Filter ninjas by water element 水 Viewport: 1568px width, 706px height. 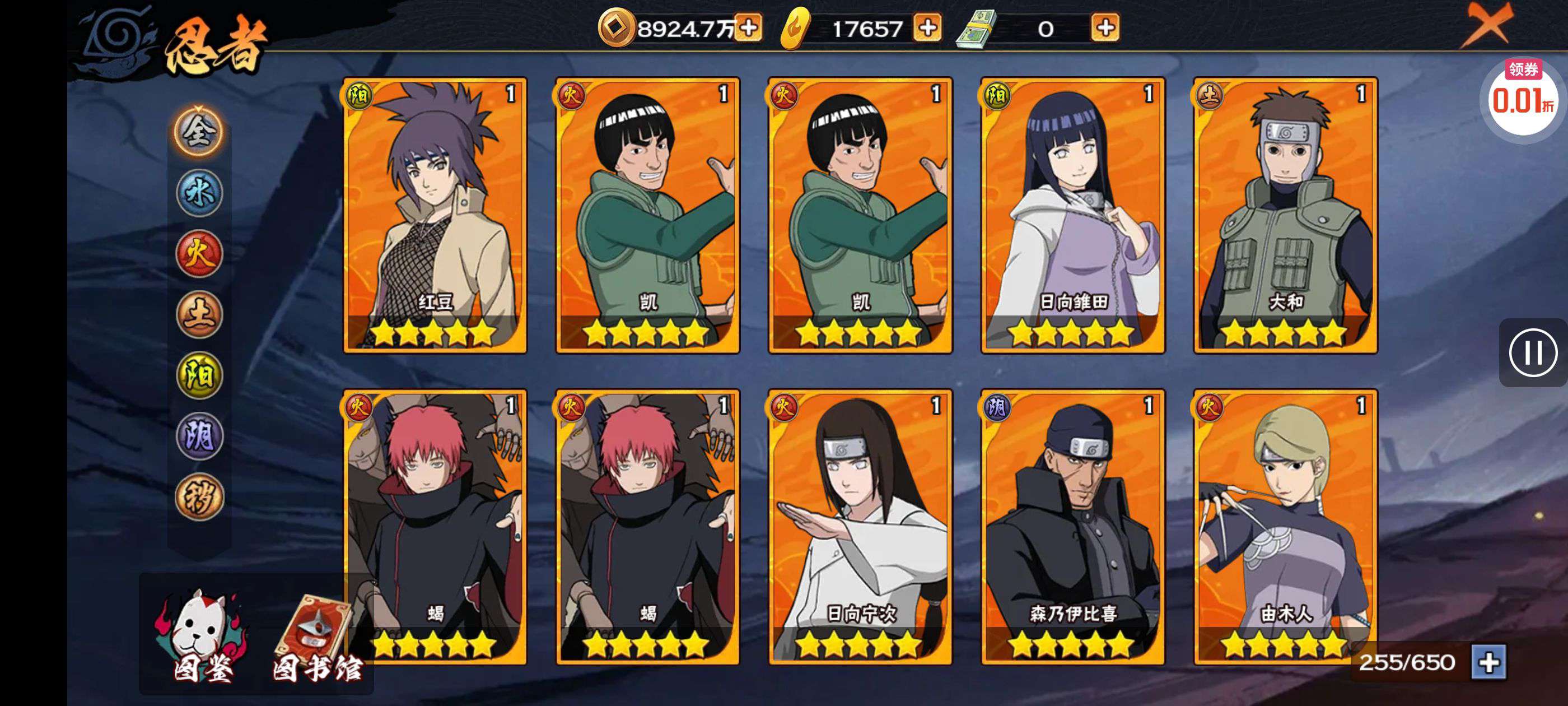coord(199,193)
